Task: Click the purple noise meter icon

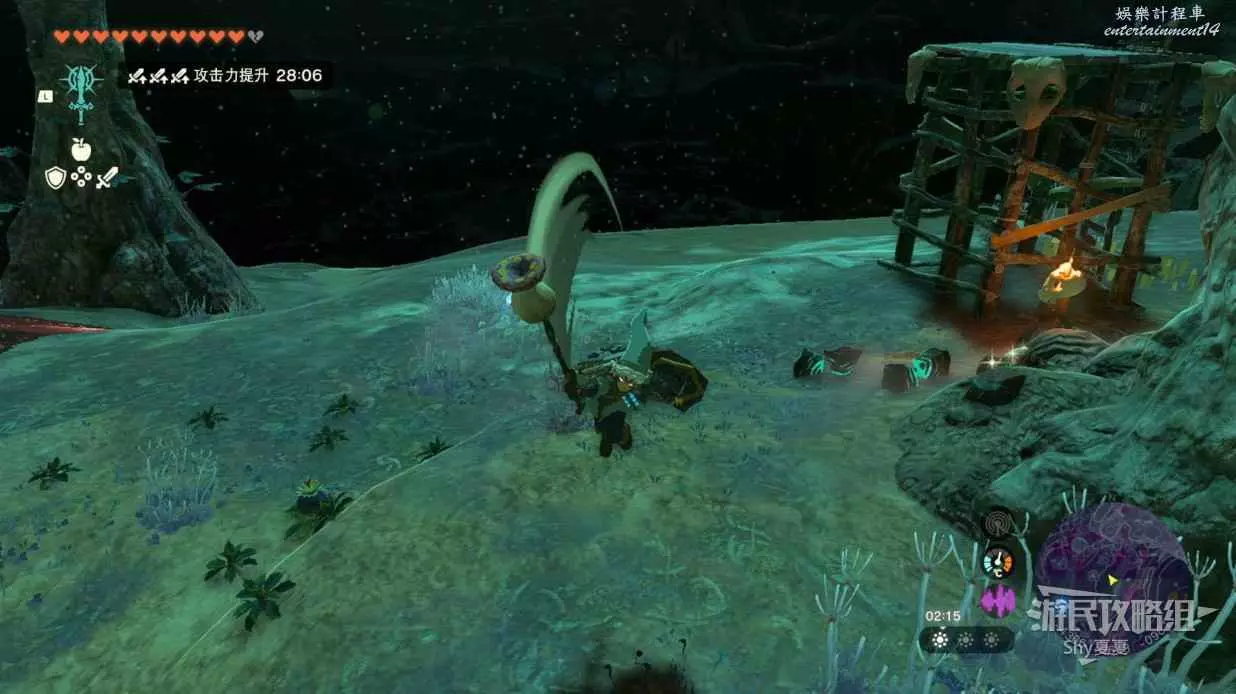Action: click(997, 600)
